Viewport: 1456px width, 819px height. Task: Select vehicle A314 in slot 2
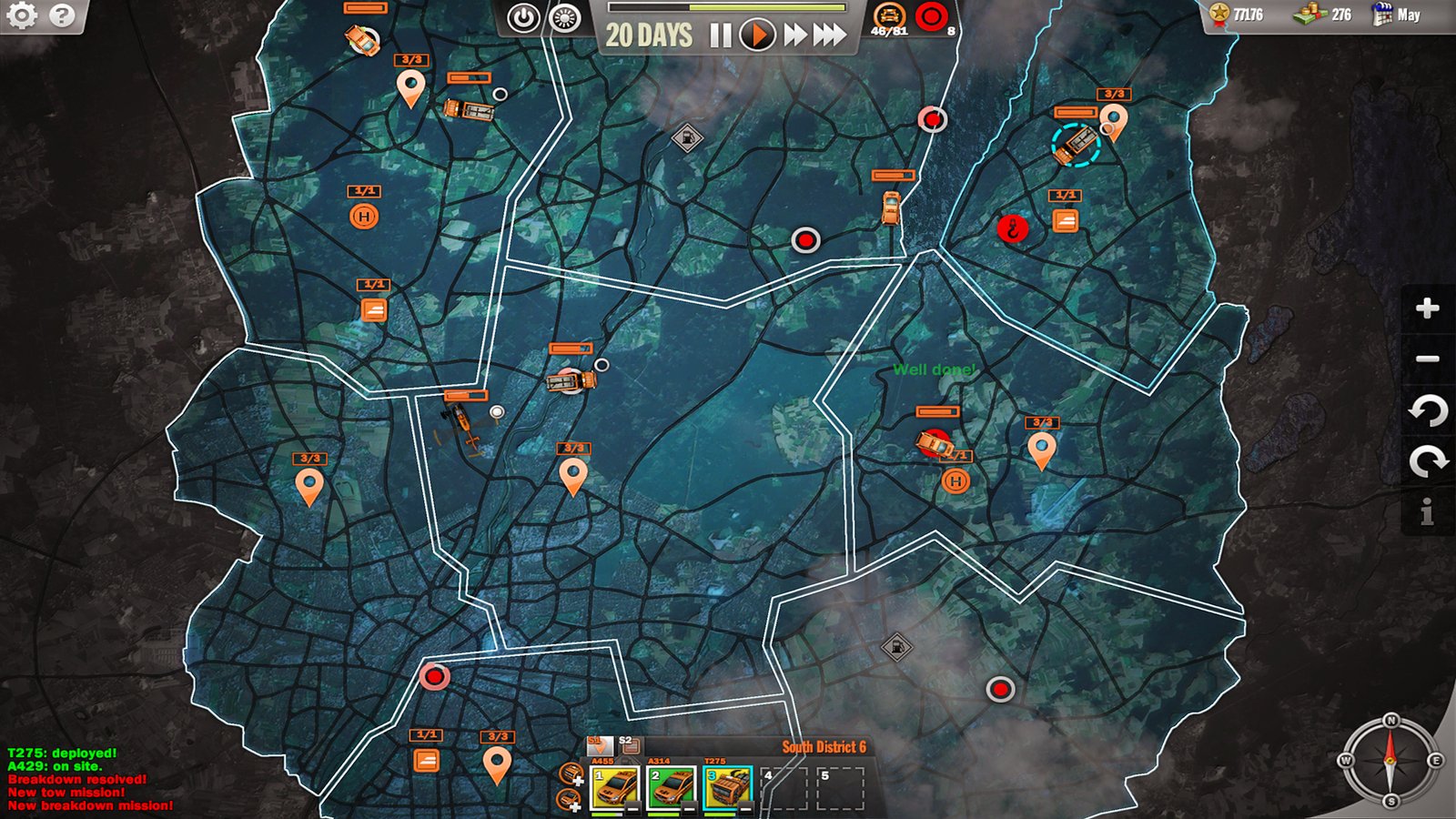[672, 788]
